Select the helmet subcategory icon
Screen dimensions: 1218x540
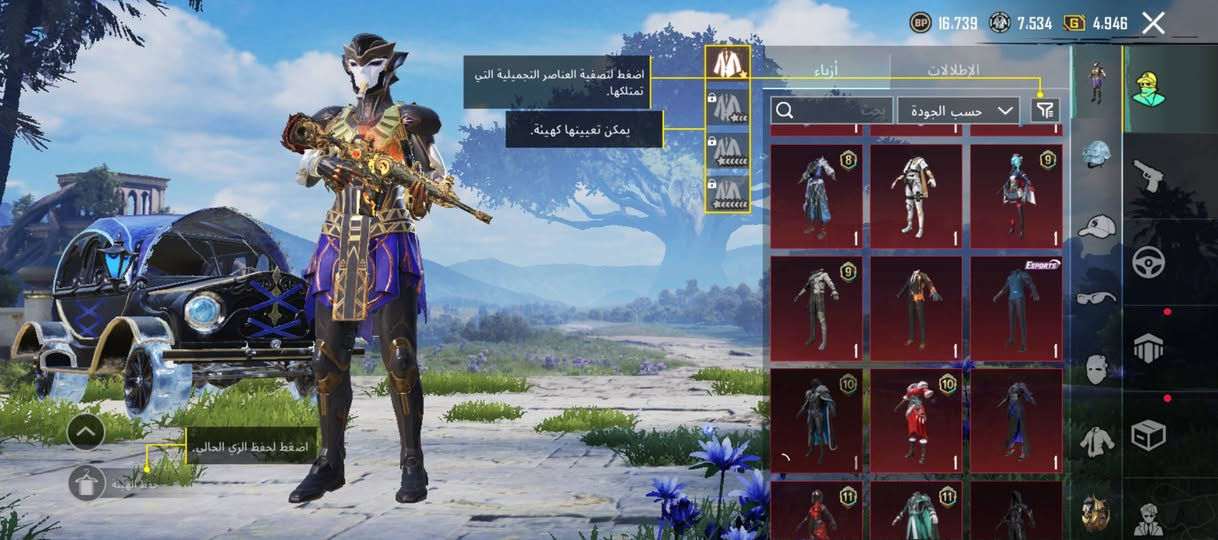click(x=1097, y=155)
